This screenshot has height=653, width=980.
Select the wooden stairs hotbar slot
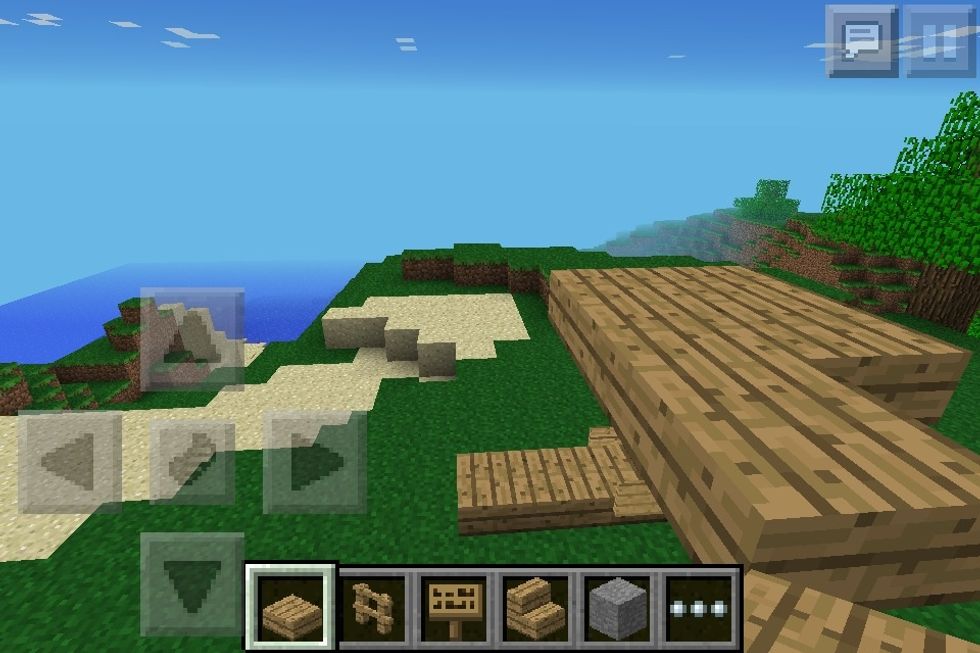(x=536, y=607)
